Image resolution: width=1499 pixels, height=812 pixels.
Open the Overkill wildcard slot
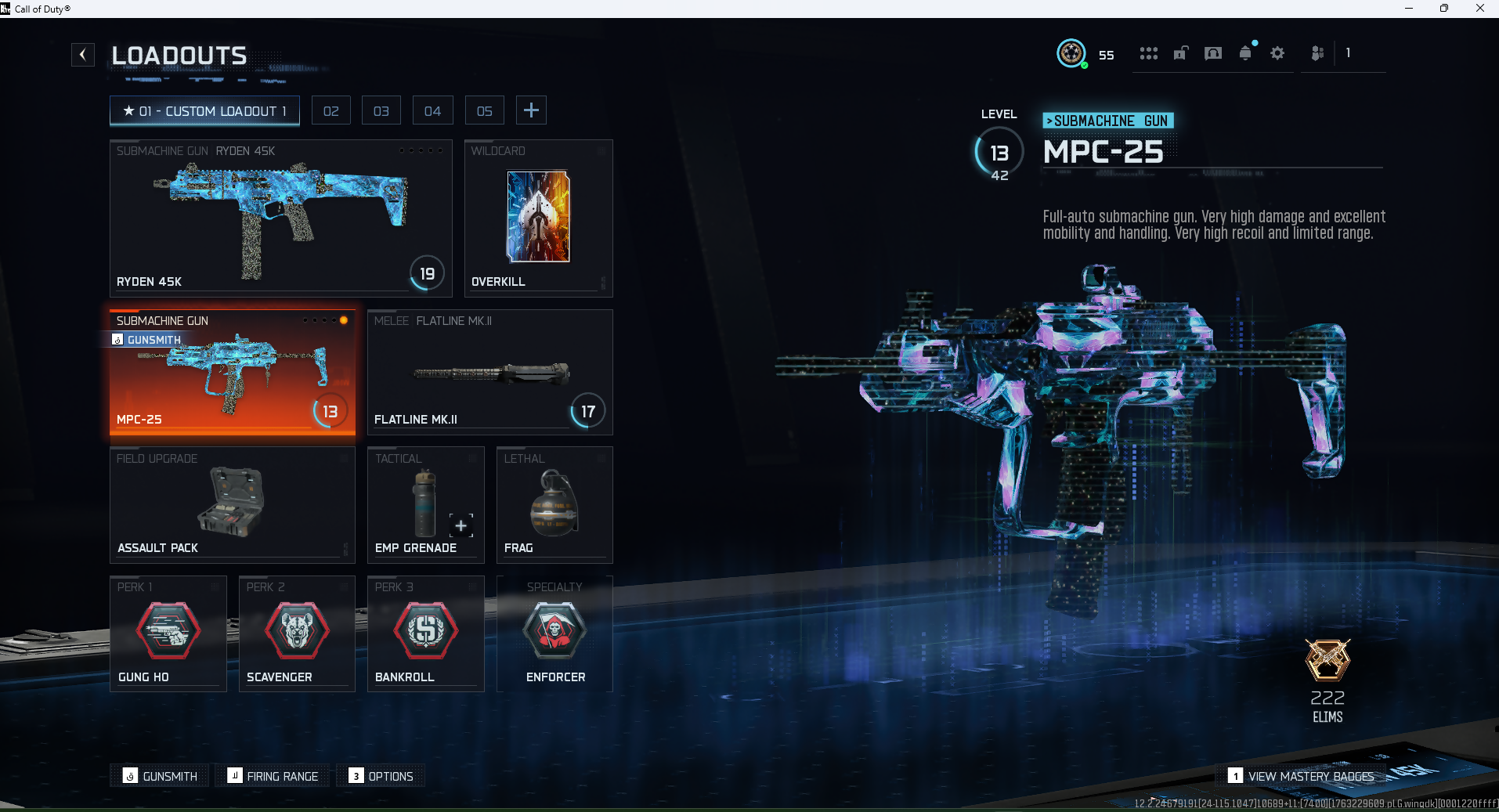pos(538,218)
